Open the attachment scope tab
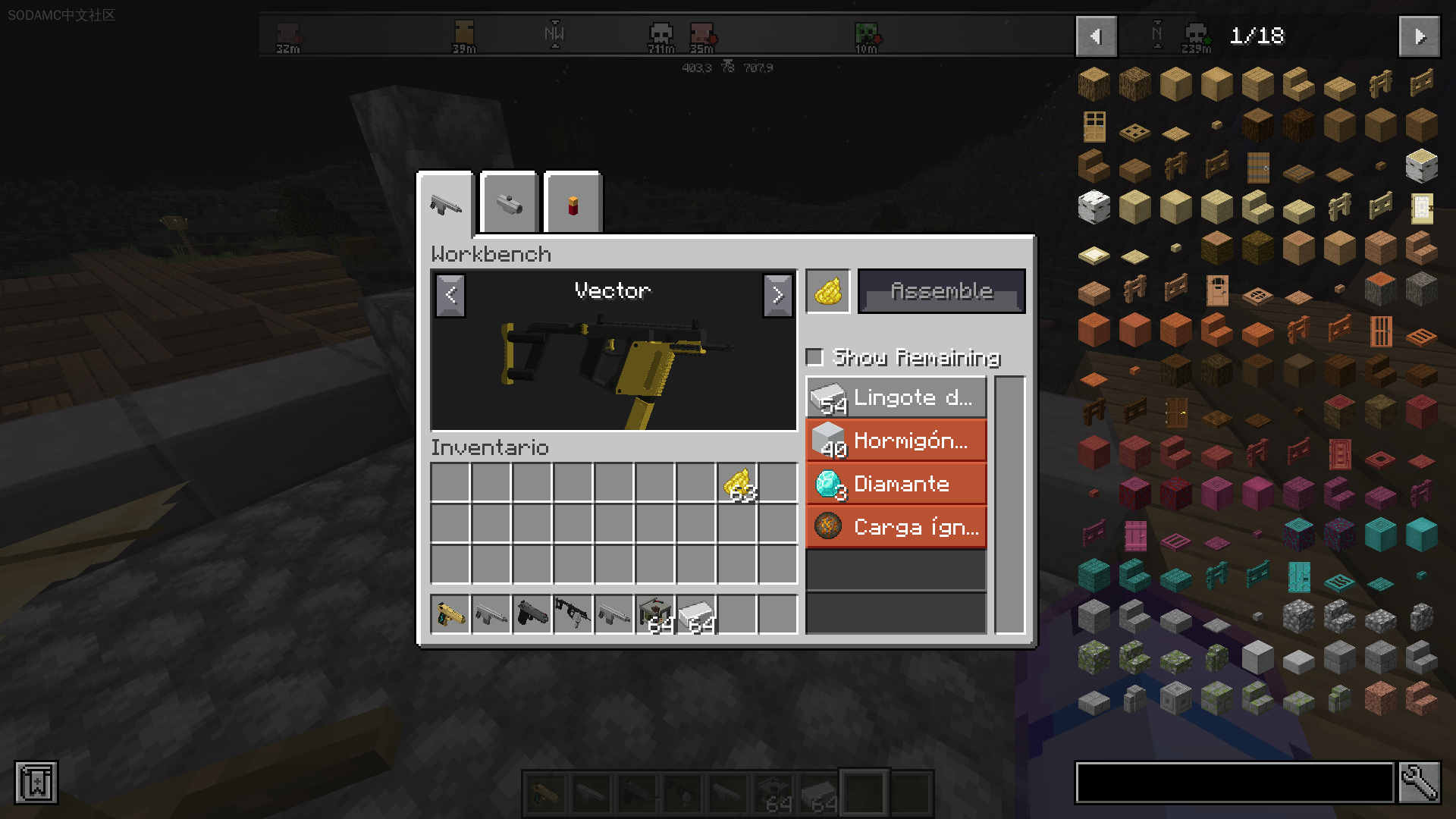 coord(509,203)
